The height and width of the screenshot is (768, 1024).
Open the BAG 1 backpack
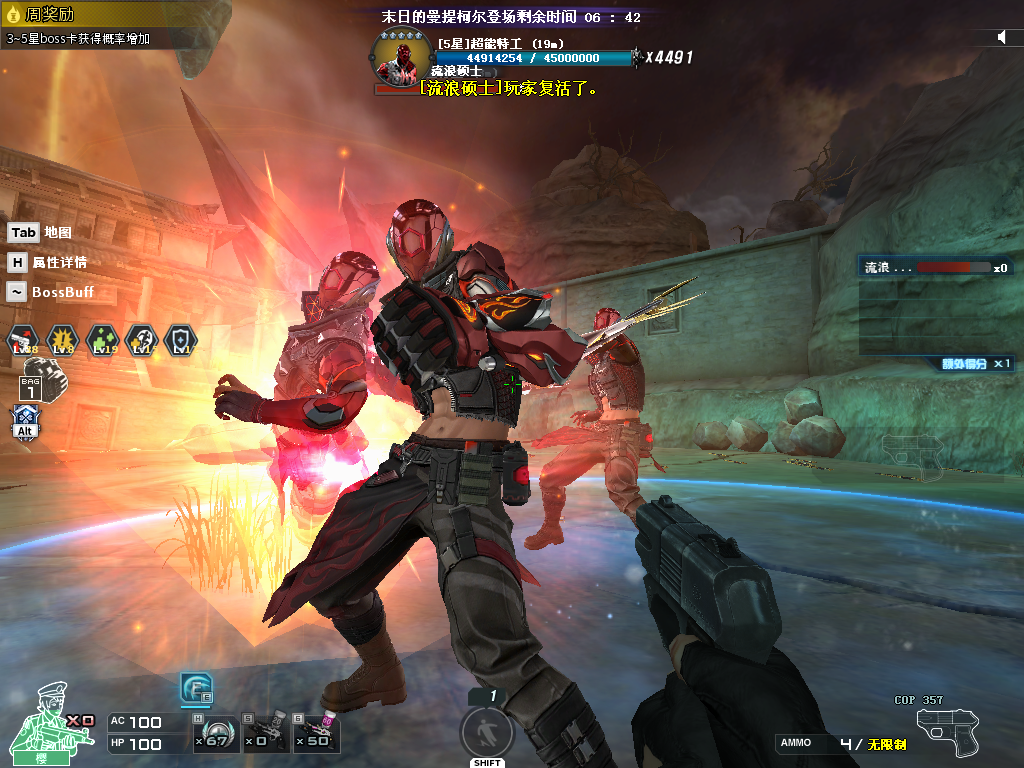(x=32, y=380)
